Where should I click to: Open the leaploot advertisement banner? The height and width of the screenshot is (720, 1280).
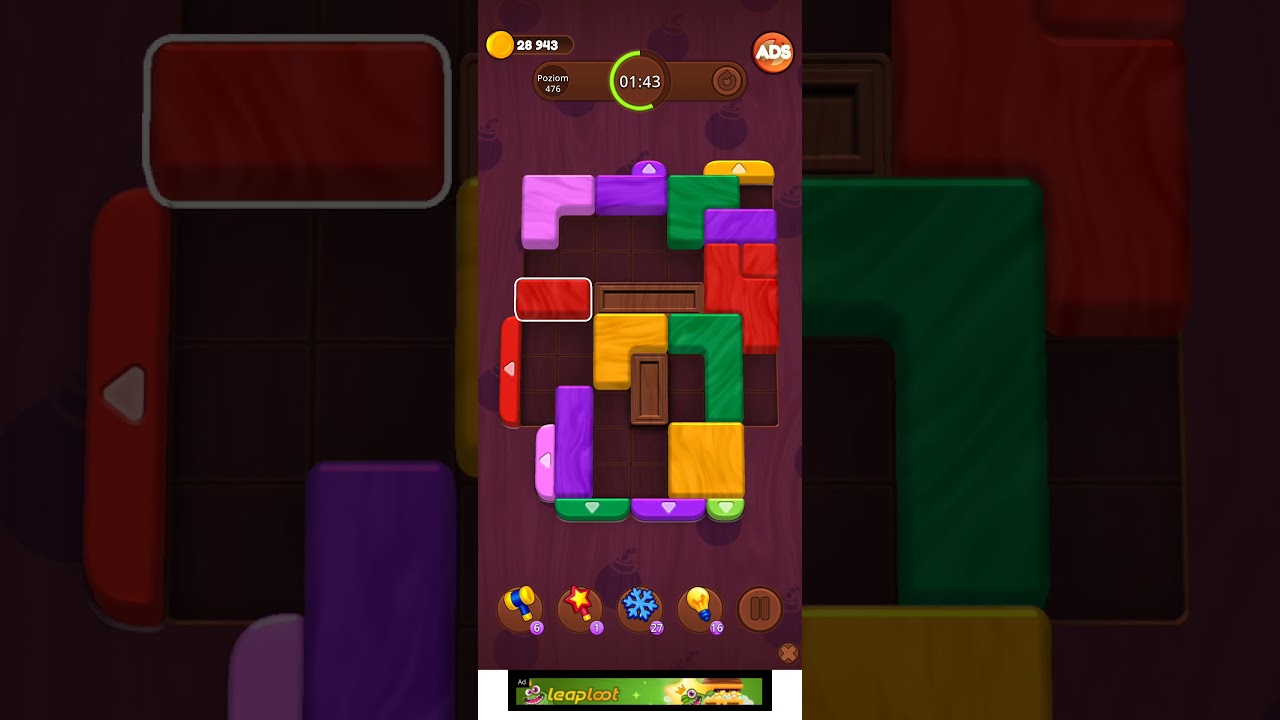click(x=639, y=691)
